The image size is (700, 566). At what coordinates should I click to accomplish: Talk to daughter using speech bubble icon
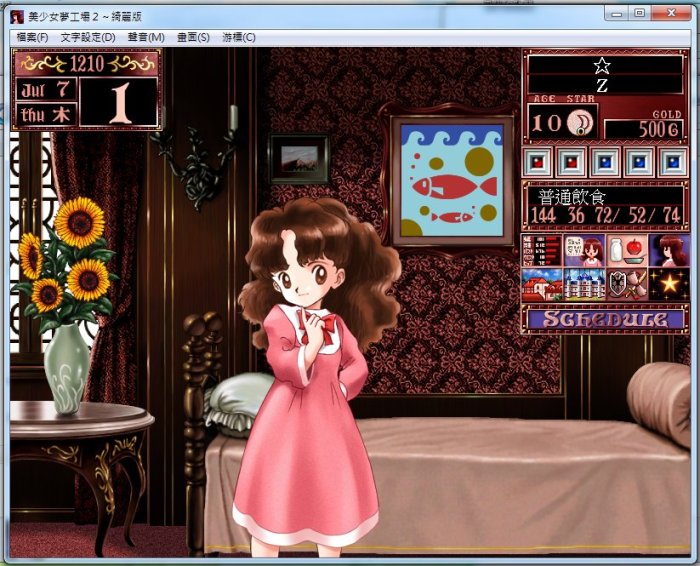[x=584, y=250]
